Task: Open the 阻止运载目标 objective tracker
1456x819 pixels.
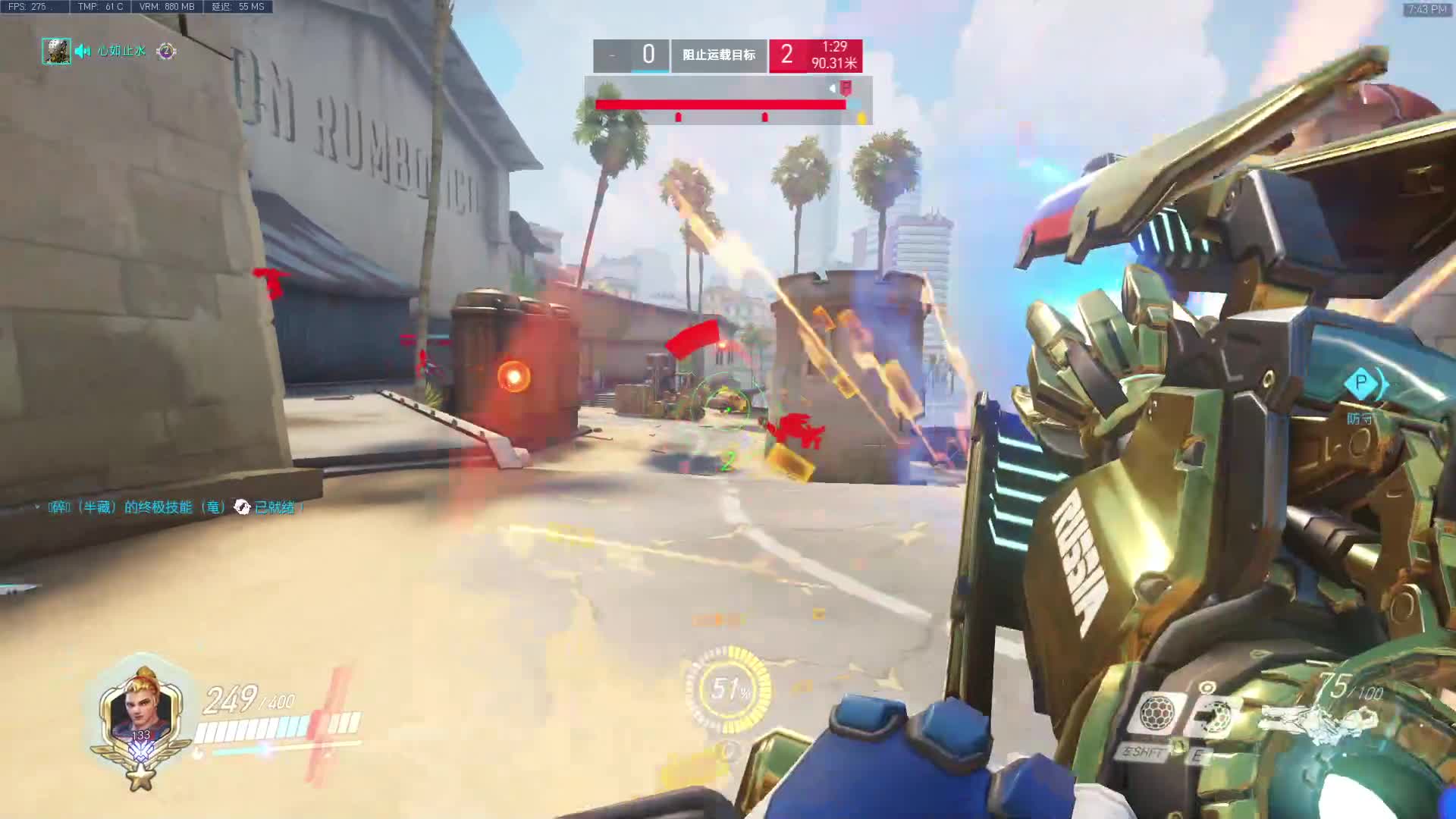Action: (718, 55)
